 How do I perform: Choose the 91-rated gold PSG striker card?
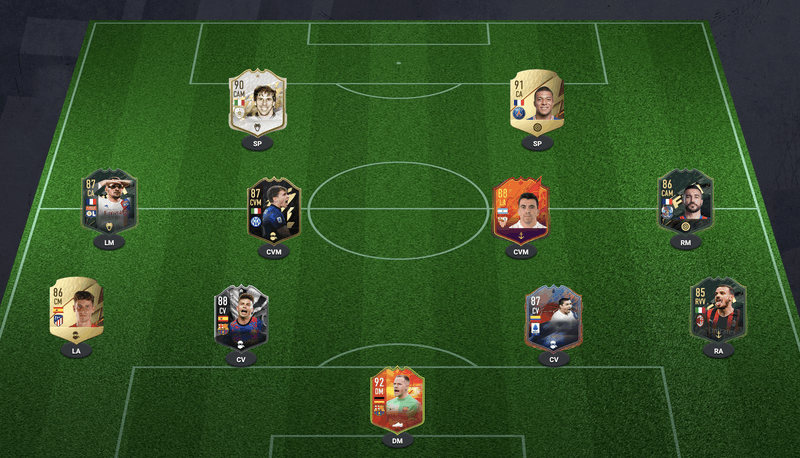click(x=537, y=104)
